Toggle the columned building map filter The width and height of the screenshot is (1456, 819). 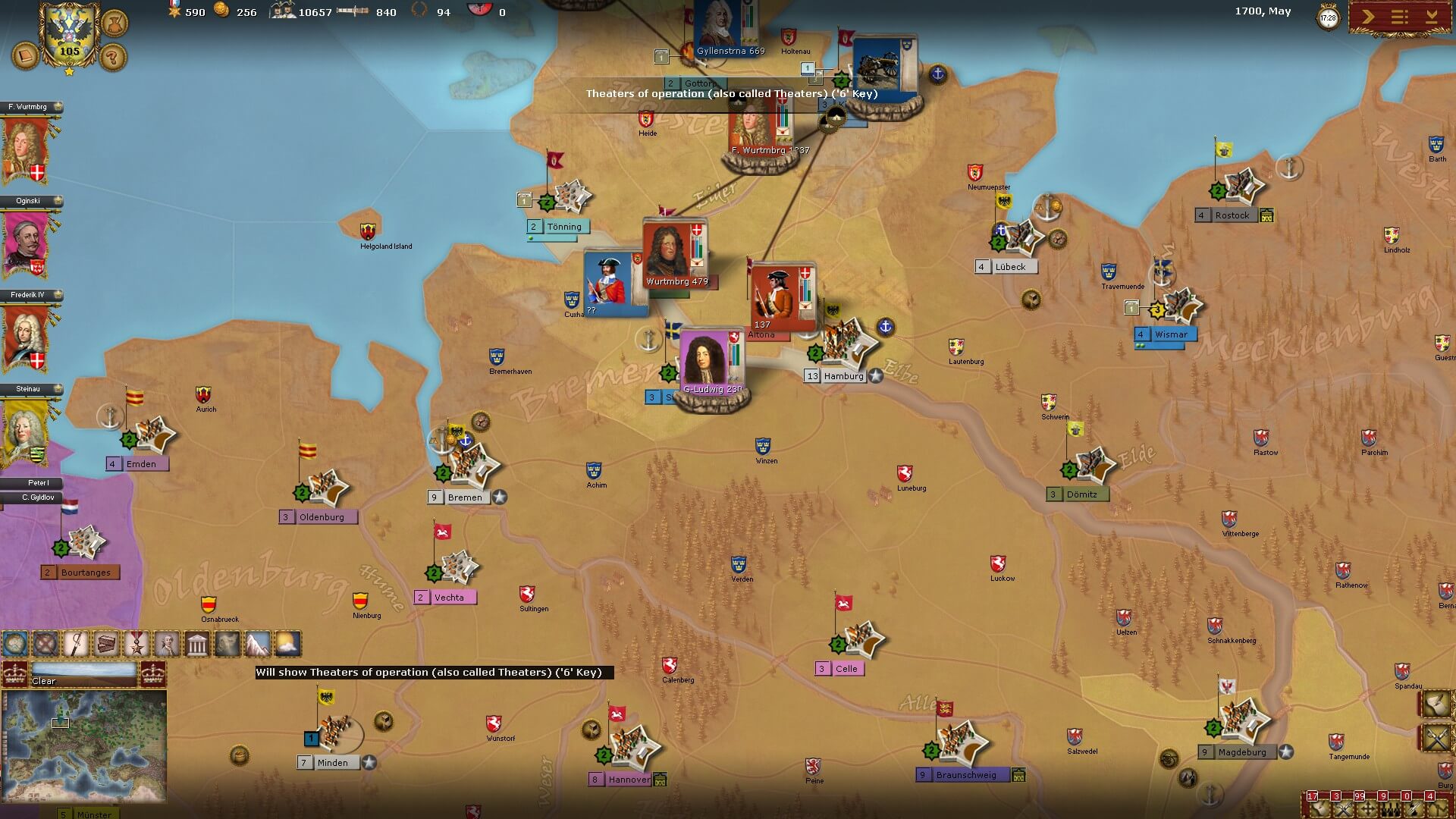197,645
